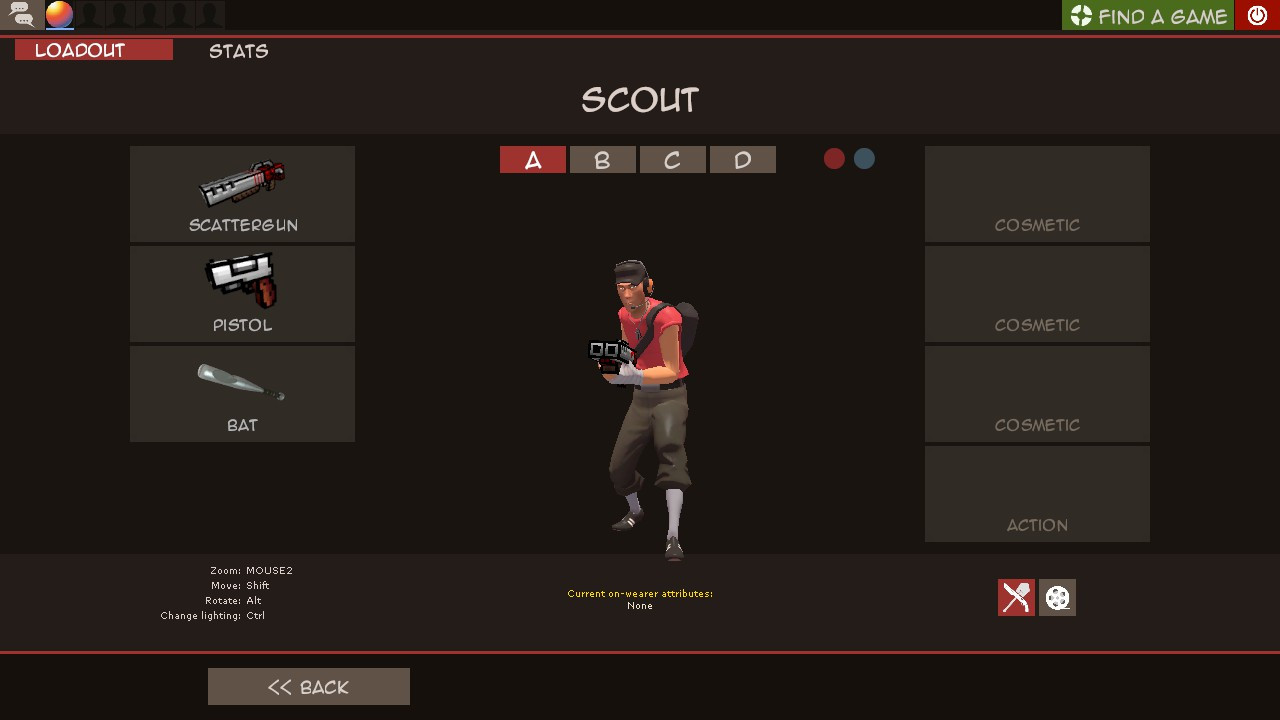
Task: Select loadout preset C
Action: click(672, 159)
